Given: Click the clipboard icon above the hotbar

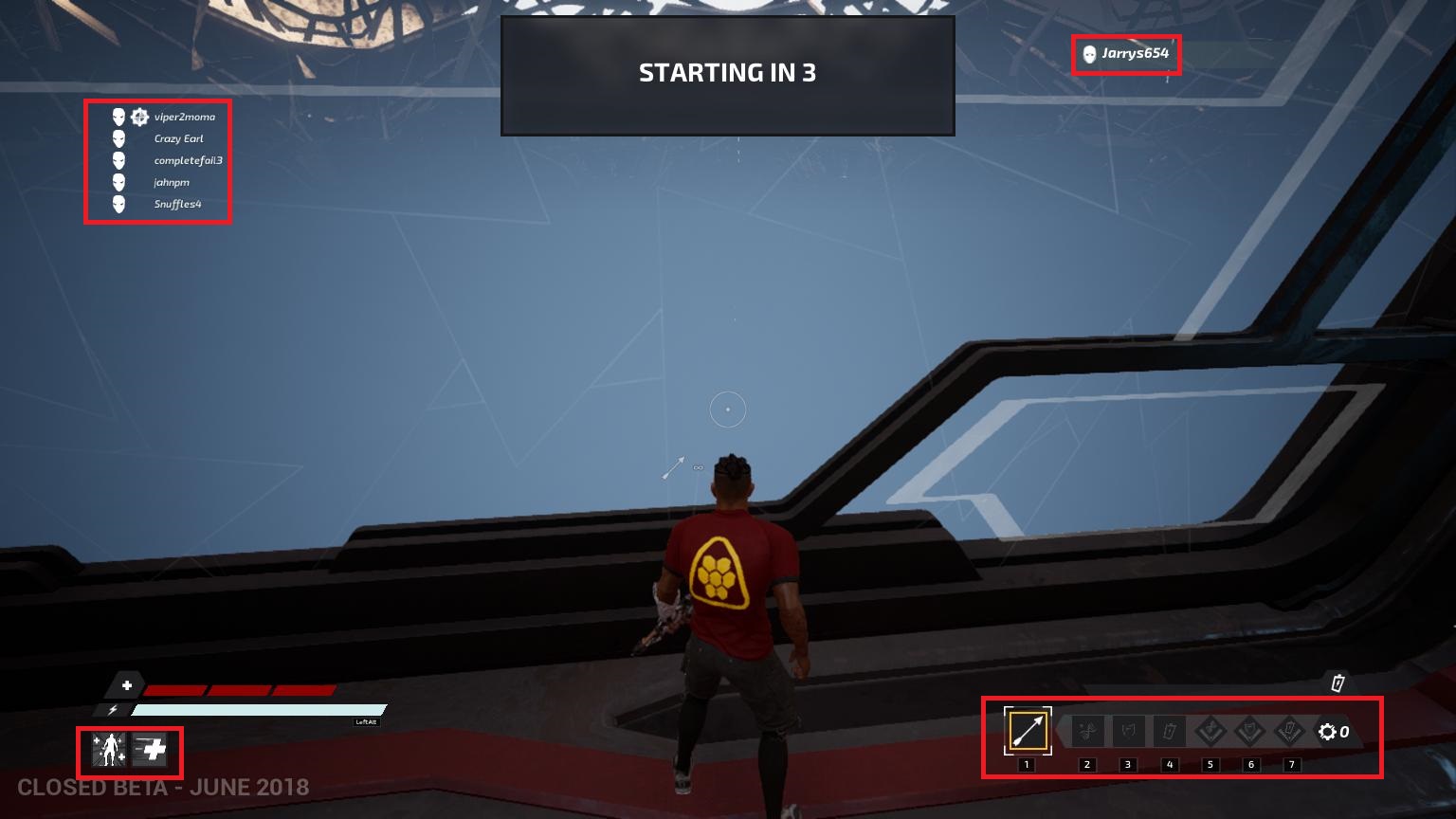Looking at the screenshot, I should pyautogui.click(x=1338, y=682).
